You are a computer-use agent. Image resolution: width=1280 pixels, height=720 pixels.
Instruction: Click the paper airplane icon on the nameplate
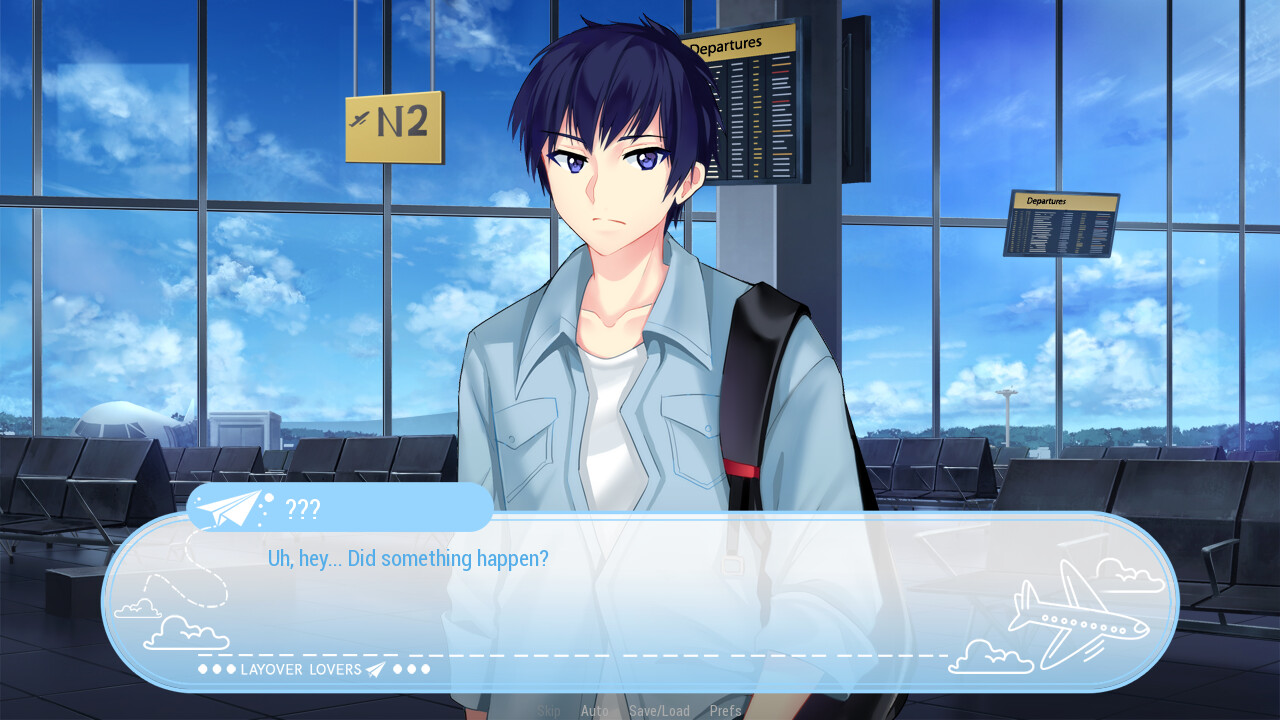coord(226,510)
